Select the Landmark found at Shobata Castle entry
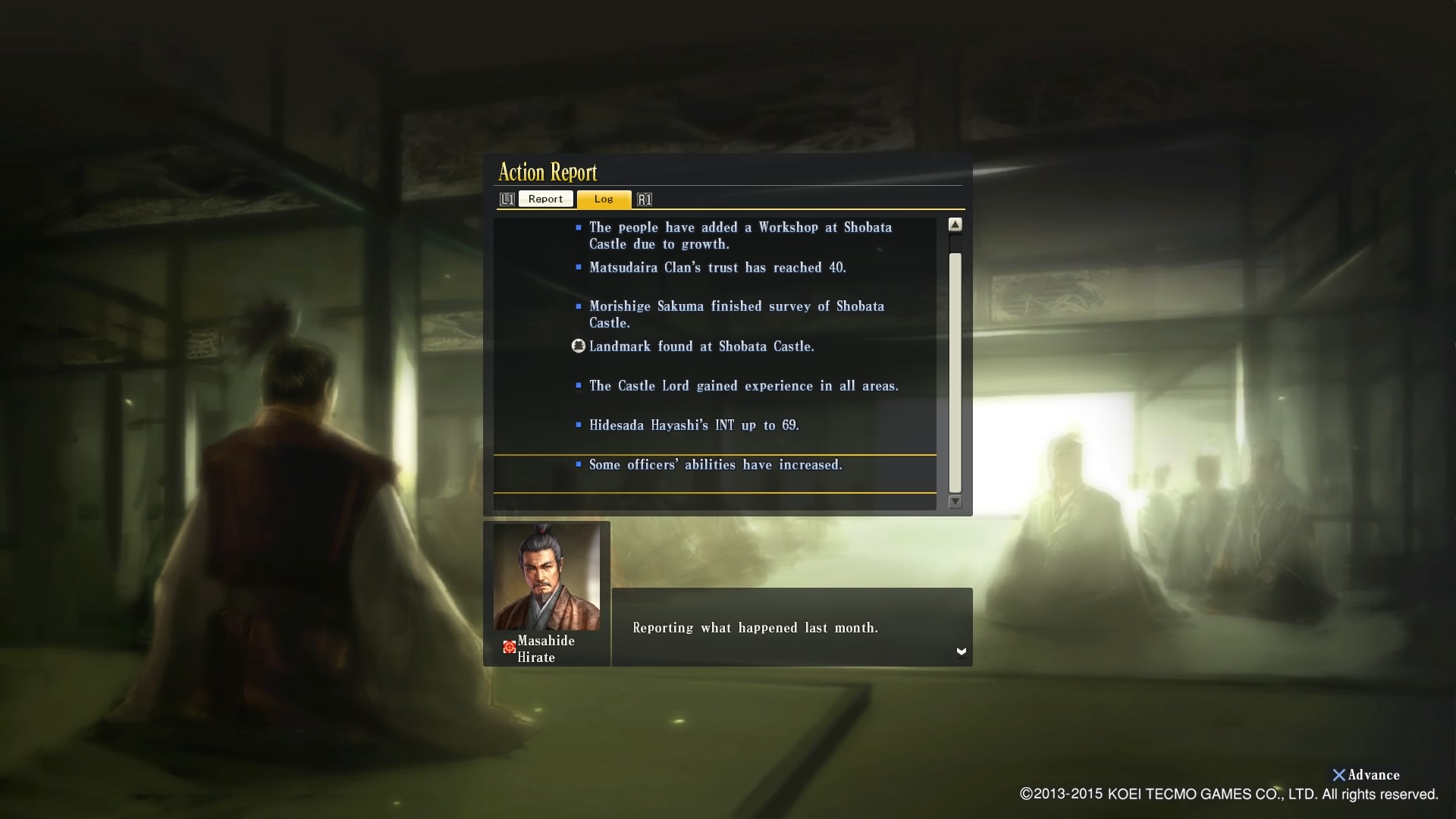Viewport: 1456px width, 819px height. pyautogui.click(x=702, y=346)
